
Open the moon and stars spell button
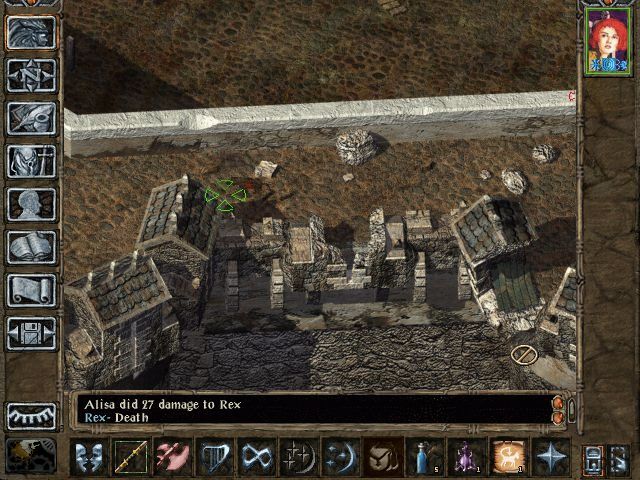point(341,458)
